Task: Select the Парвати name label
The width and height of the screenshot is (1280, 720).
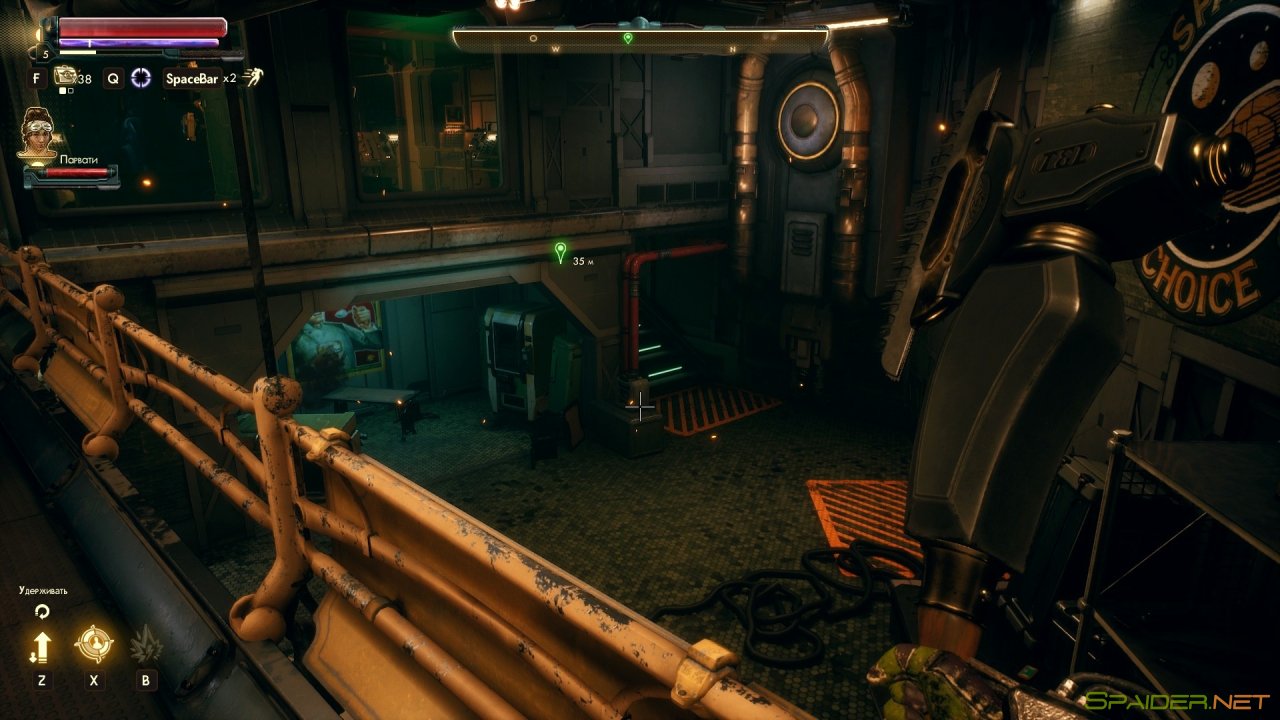Action: click(79, 158)
